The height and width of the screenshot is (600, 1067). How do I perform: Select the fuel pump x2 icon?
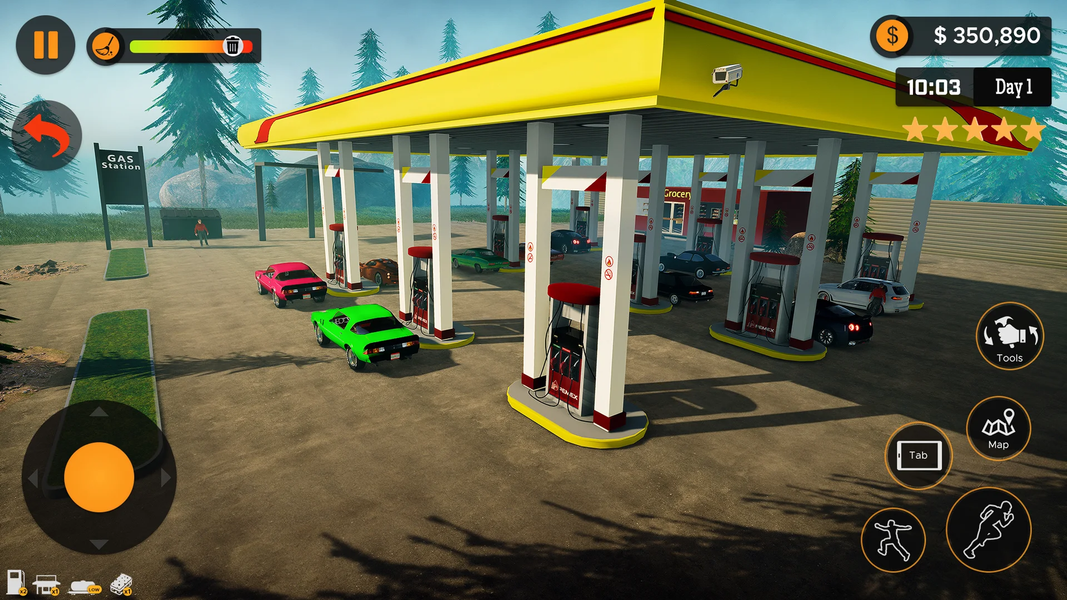point(16,580)
